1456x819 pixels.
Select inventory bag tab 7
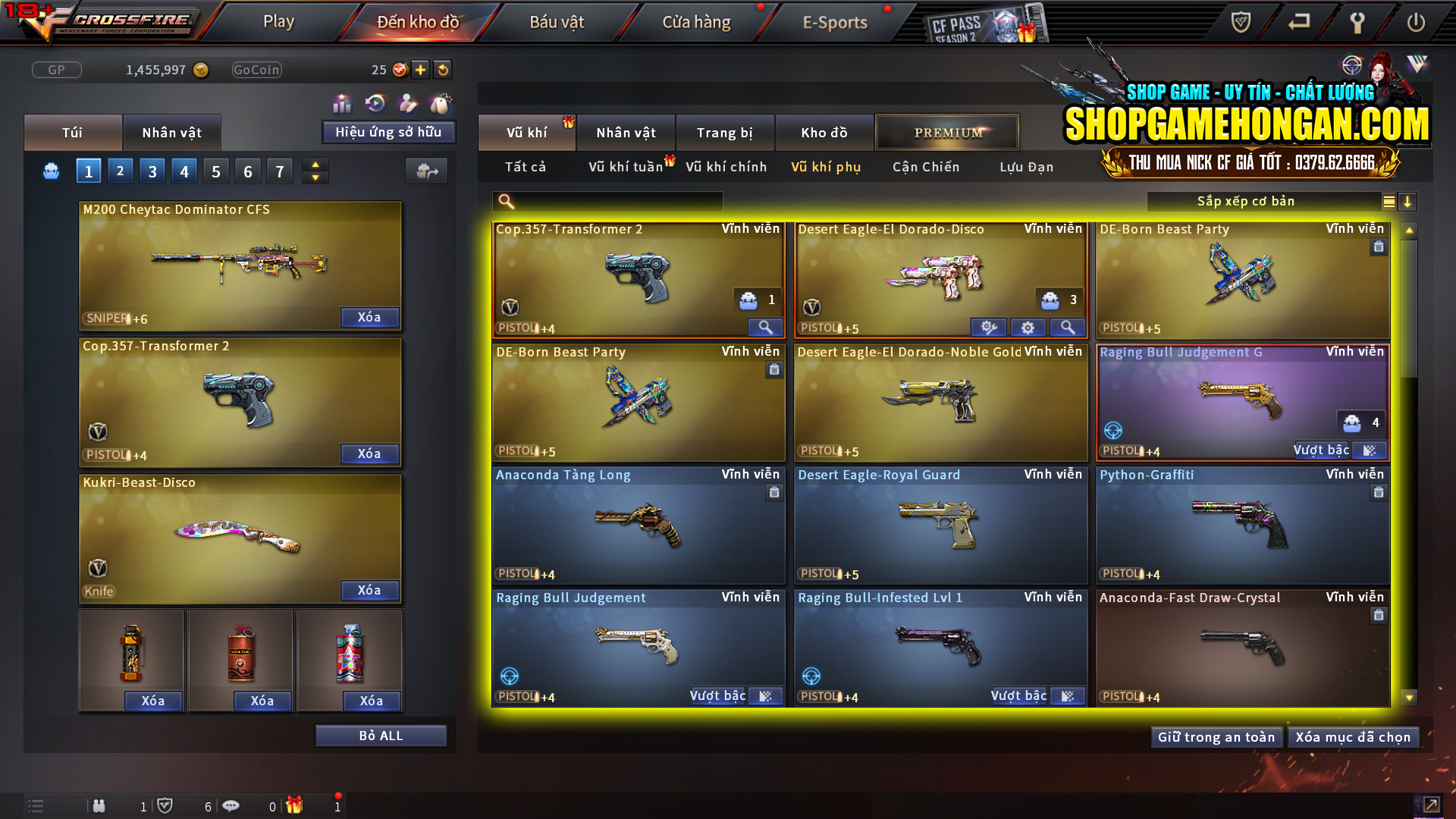tap(279, 171)
